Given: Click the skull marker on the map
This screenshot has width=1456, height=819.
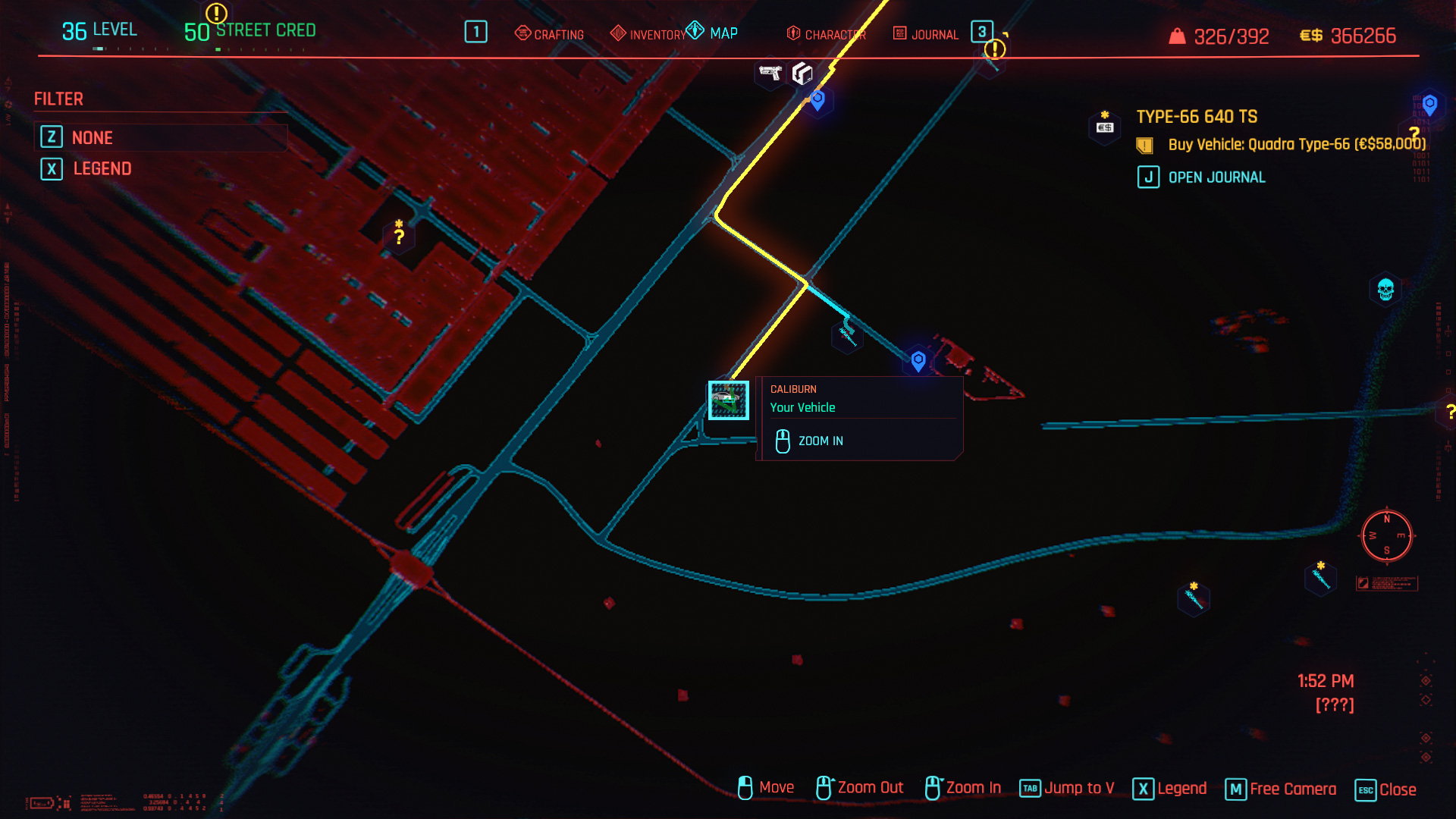Looking at the screenshot, I should pyautogui.click(x=1385, y=290).
